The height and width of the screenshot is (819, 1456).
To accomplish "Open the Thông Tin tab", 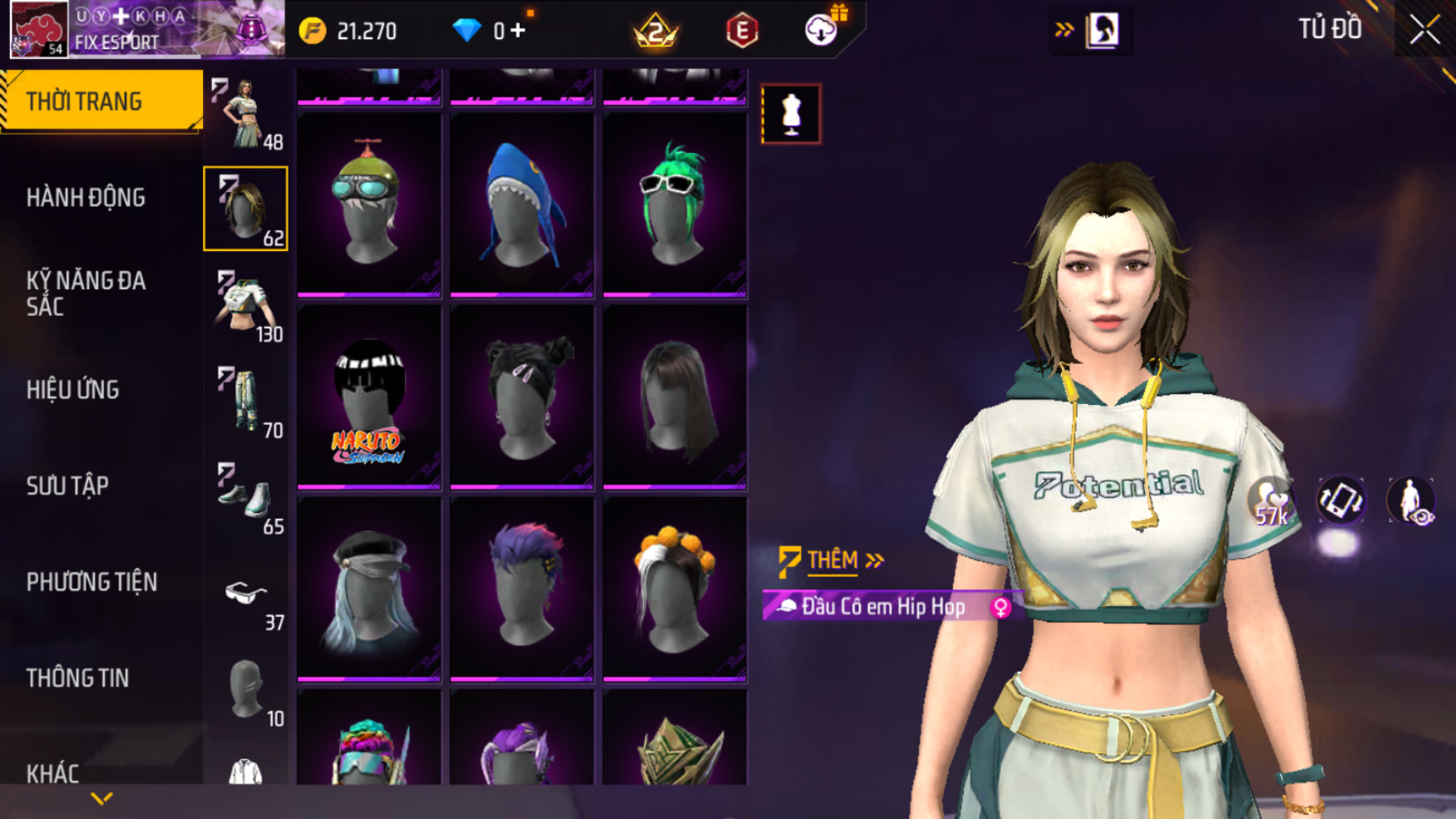I will [x=77, y=678].
